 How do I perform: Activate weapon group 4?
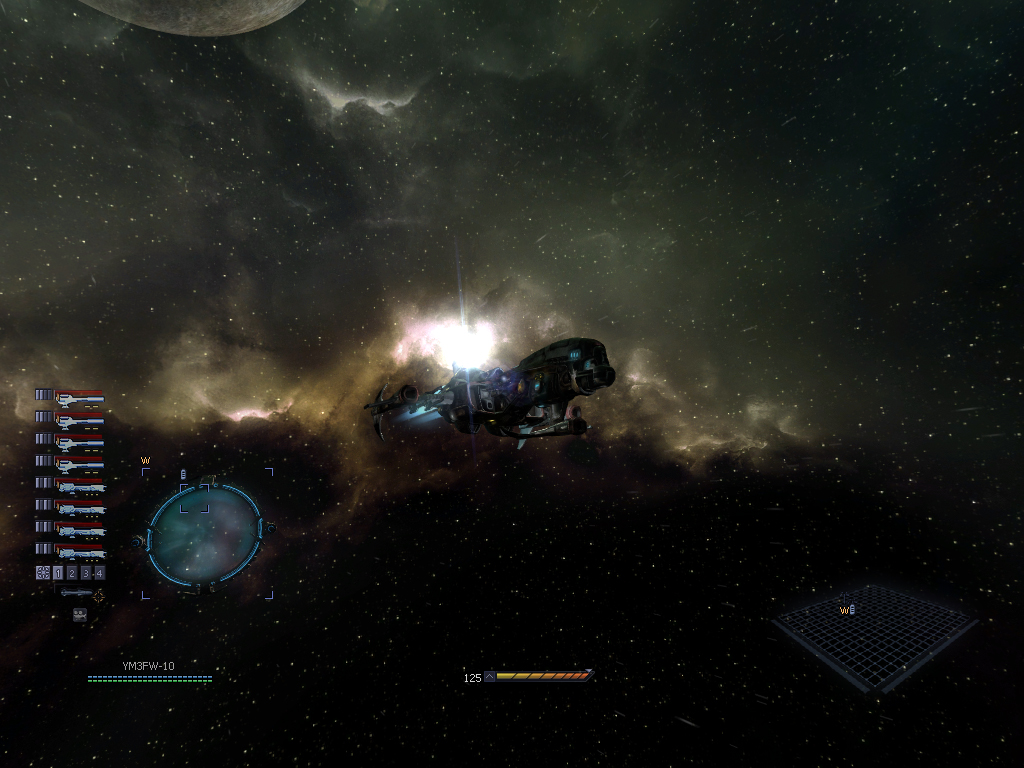[x=99, y=573]
